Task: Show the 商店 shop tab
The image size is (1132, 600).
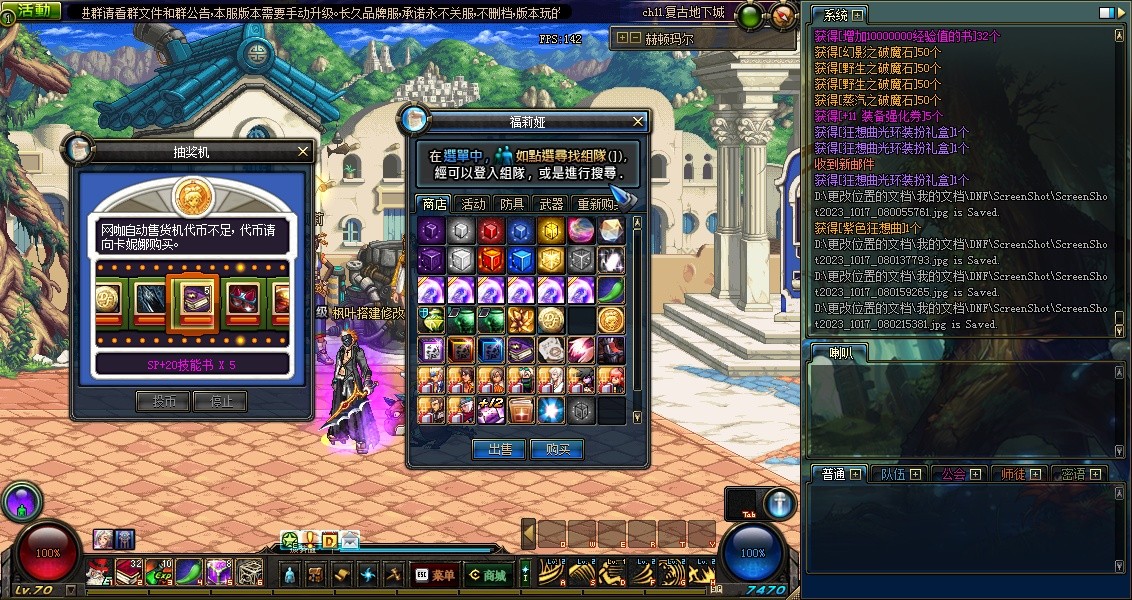Action: pos(434,204)
